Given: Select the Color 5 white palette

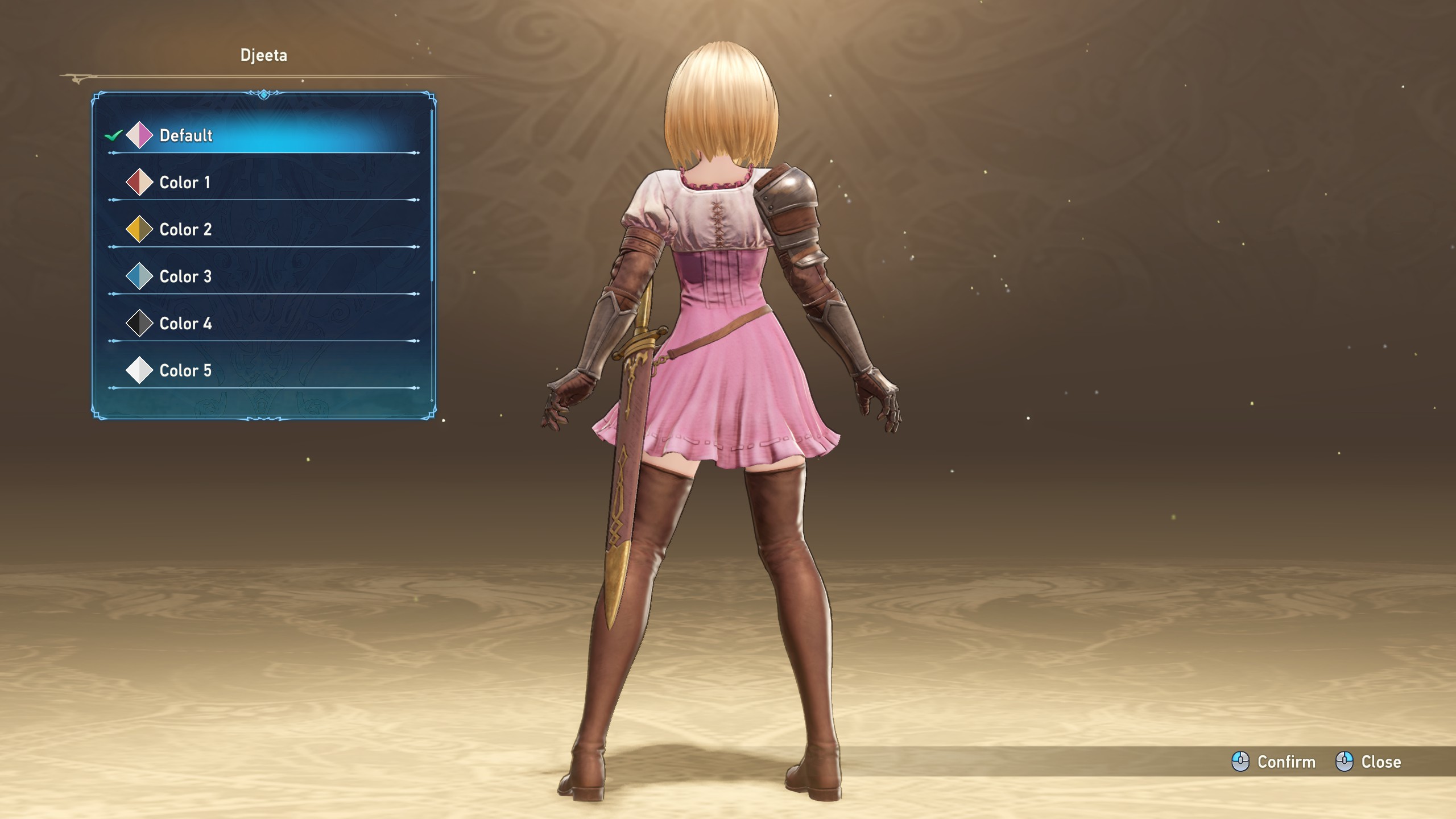Looking at the screenshot, I should point(262,371).
